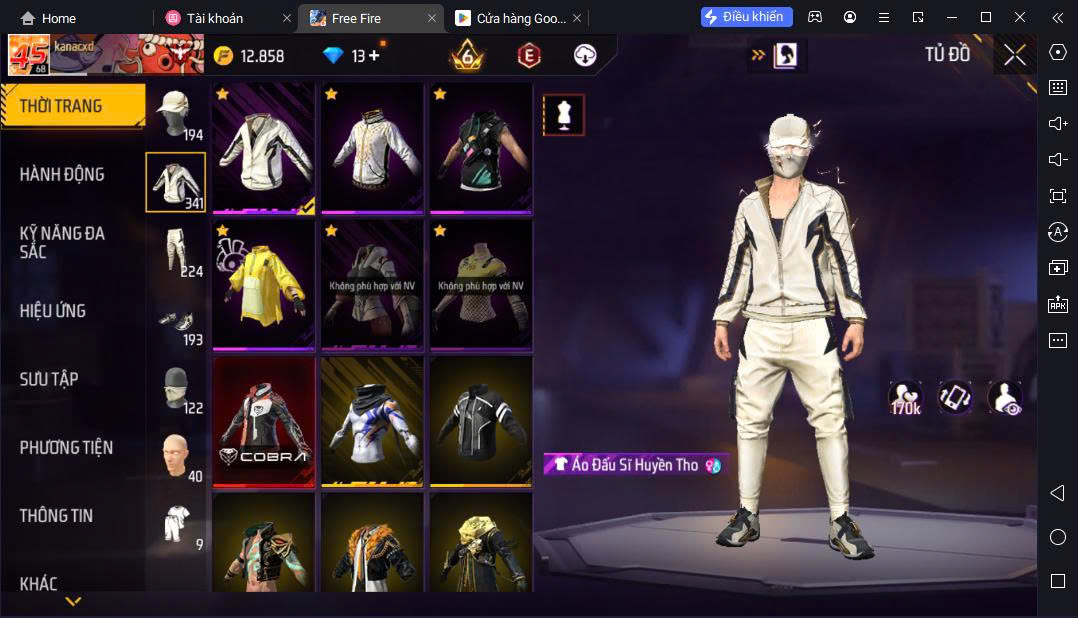Add diamonds with the plus button
1078x618 pixels.
(375, 56)
